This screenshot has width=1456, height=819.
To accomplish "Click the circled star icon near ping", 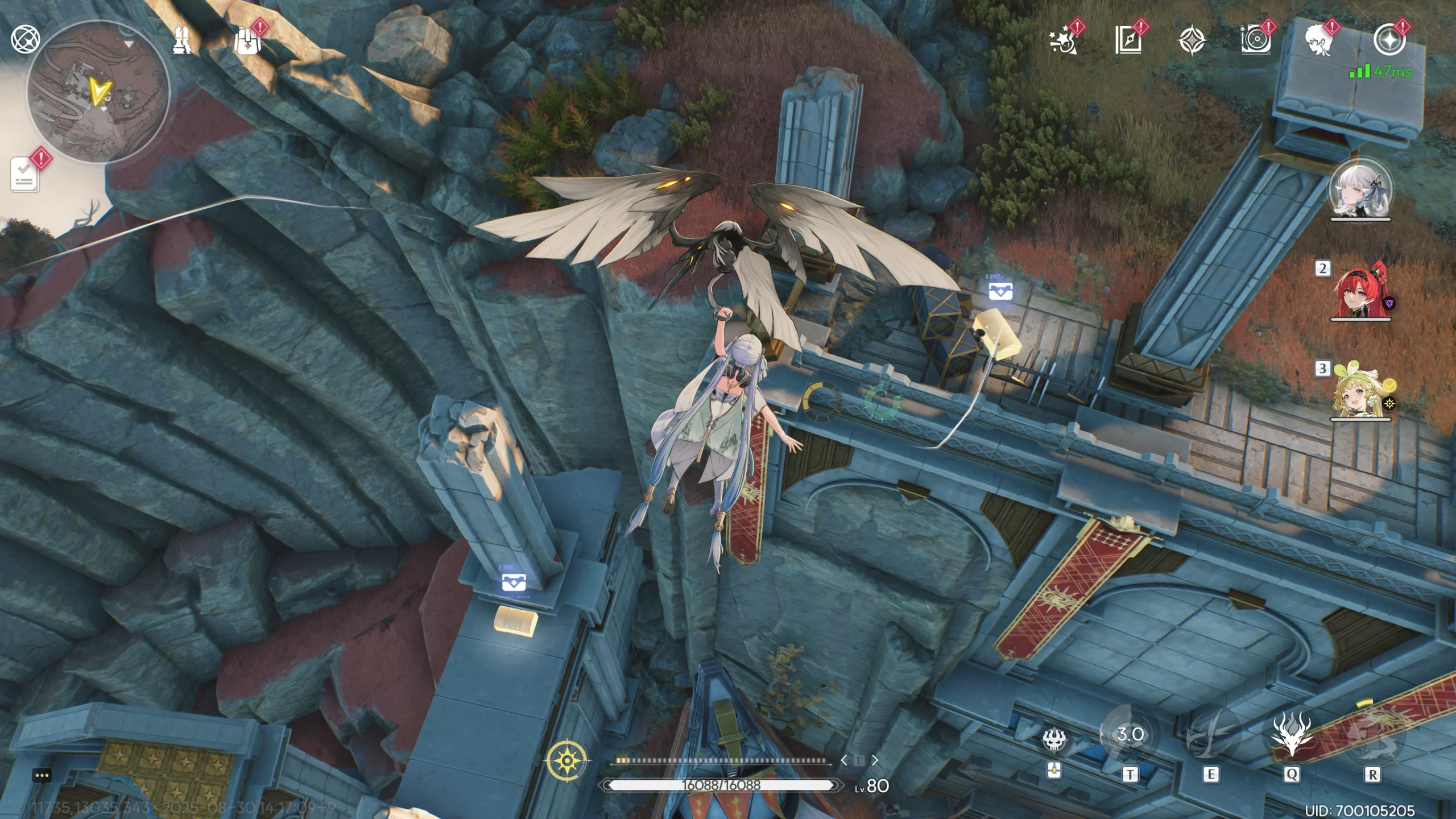I will [1388, 40].
